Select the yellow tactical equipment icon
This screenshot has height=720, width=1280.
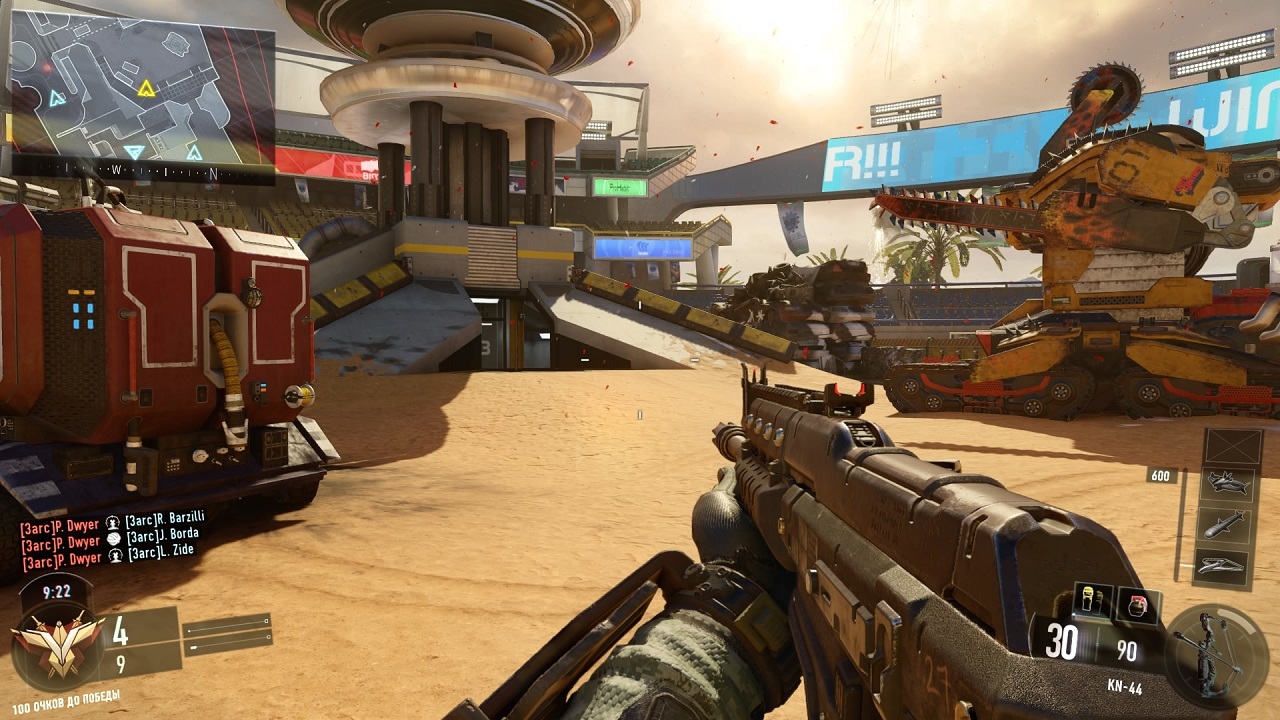[1093, 603]
